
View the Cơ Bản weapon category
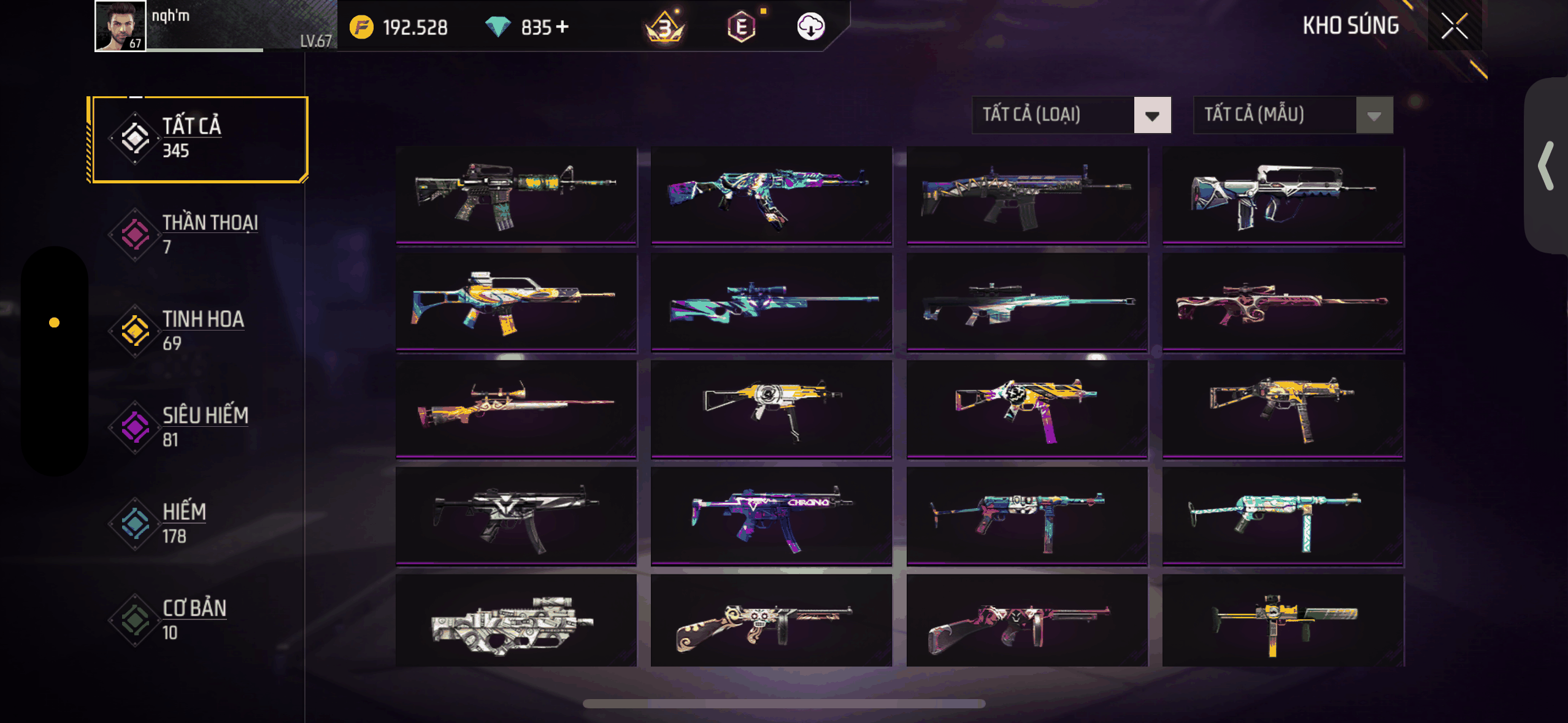point(198,619)
